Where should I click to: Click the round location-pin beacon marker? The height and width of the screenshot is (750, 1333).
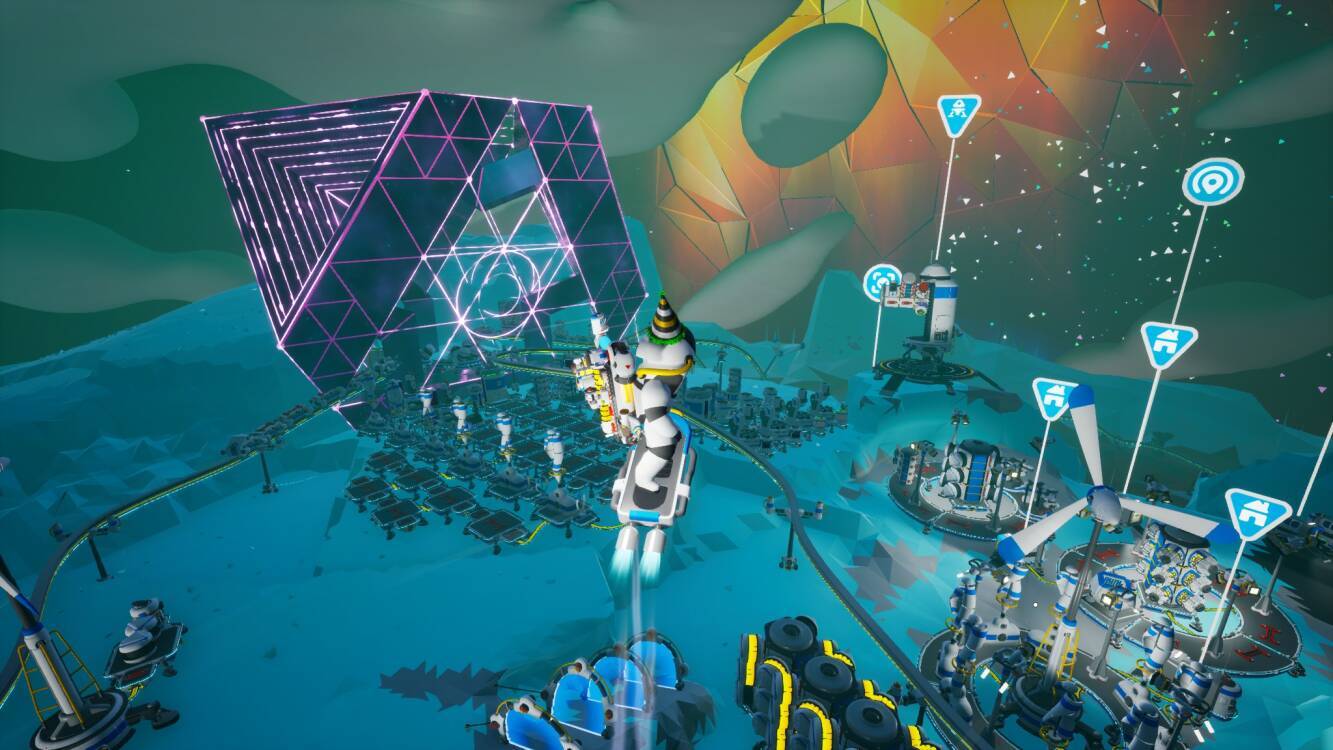pos(1212,182)
